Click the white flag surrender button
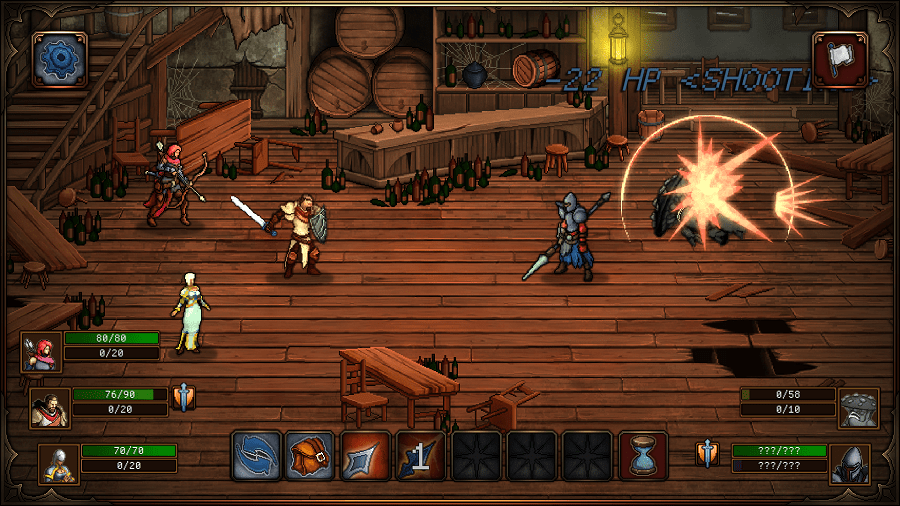The image size is (900, 506). [839, 59]
